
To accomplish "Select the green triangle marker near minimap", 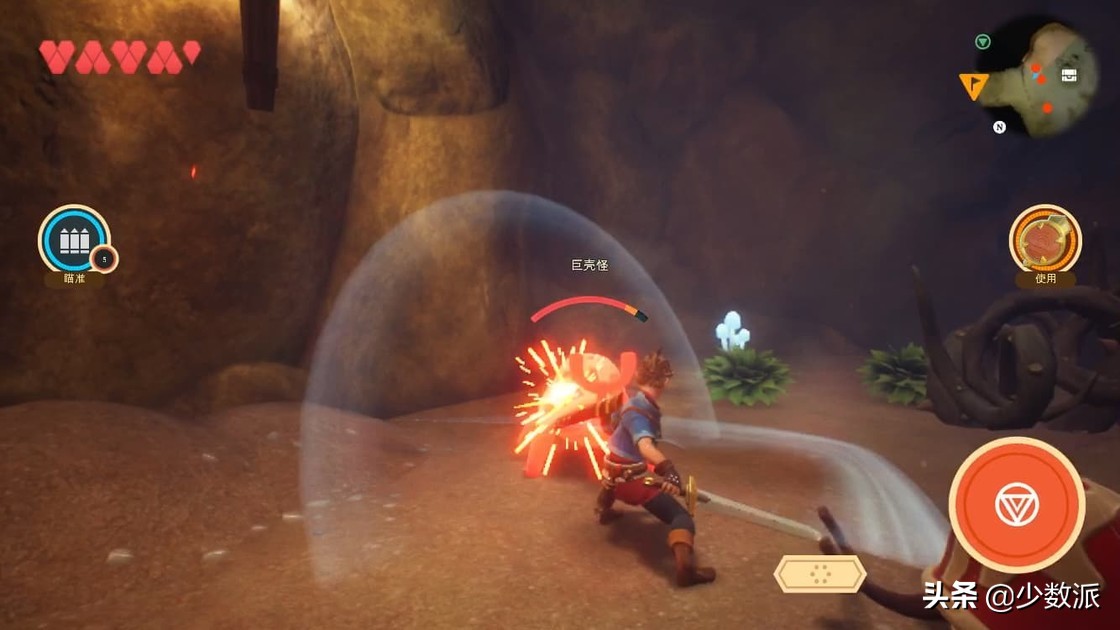I will pos(983,42).
